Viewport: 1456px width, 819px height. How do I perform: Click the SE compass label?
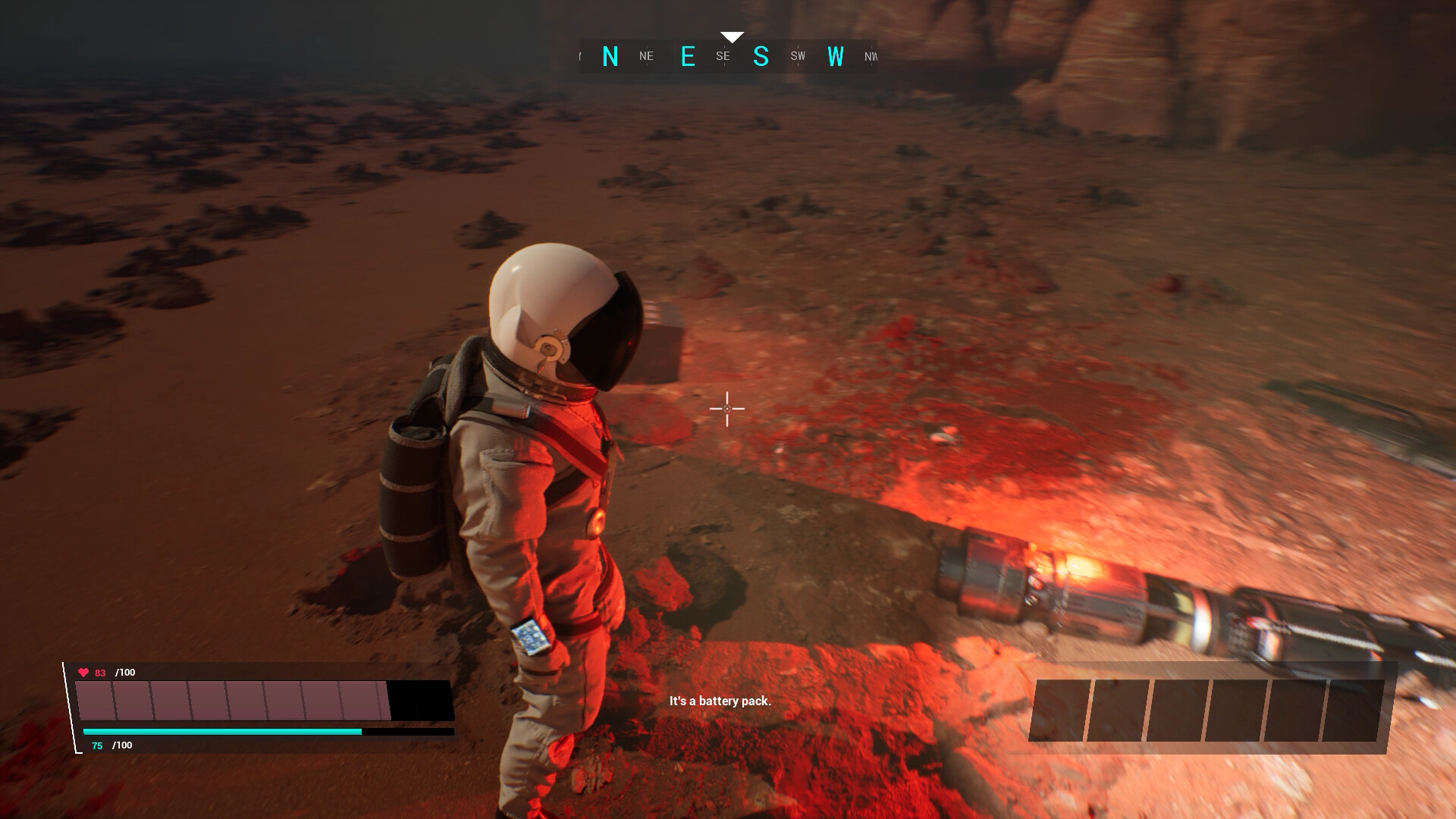coord(722,55)
